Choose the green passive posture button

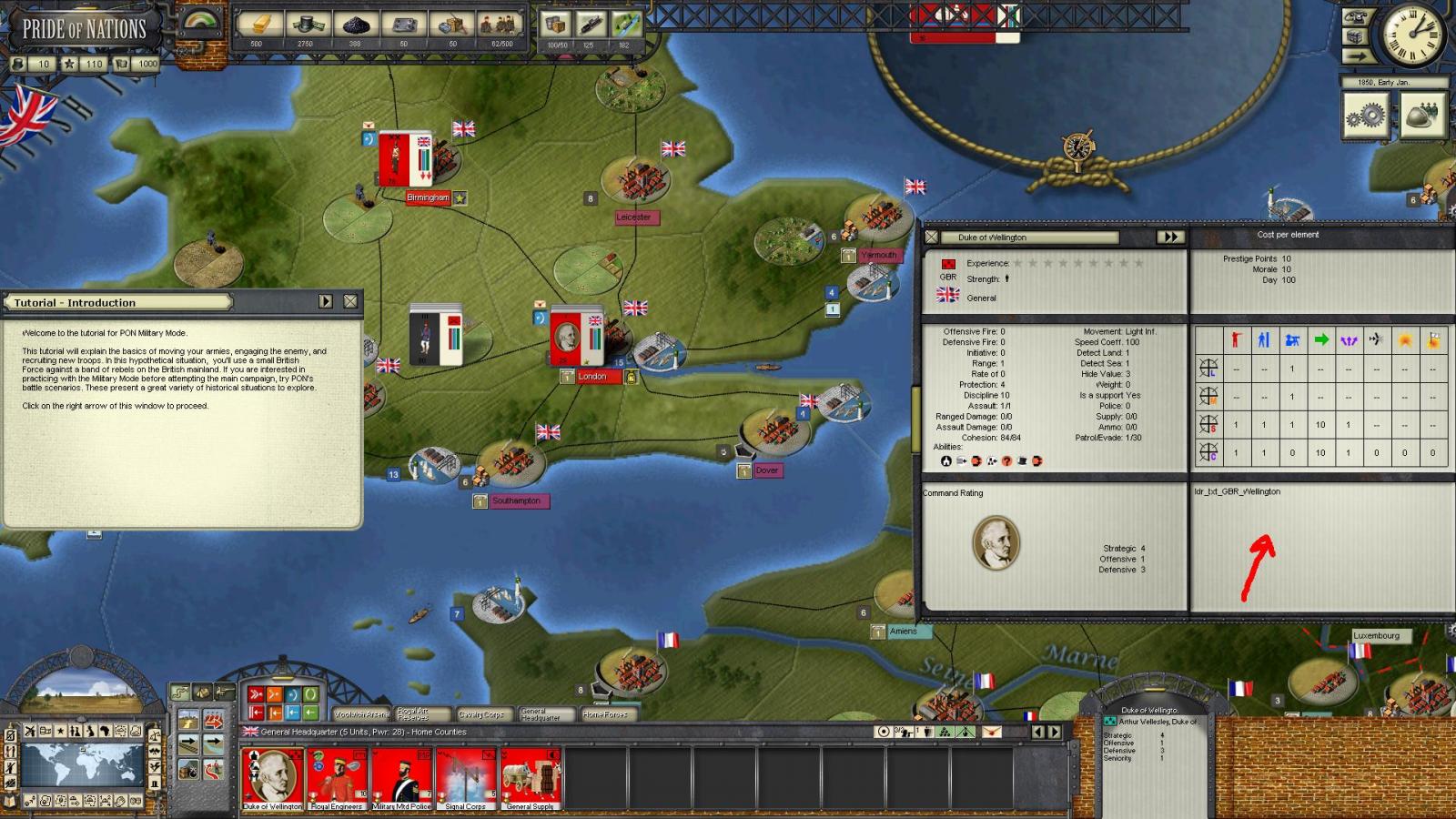[x=310, y=695]
